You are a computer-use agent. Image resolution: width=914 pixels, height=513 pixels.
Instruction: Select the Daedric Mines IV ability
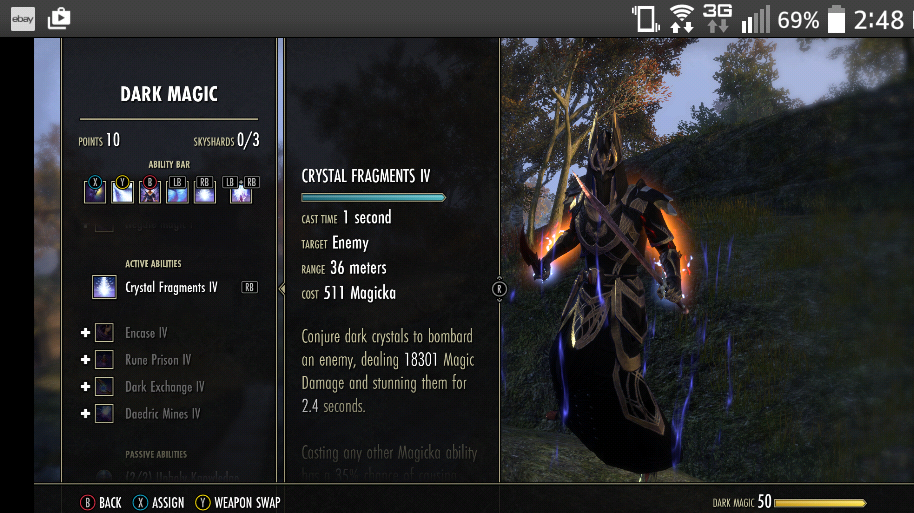point(162,413)
